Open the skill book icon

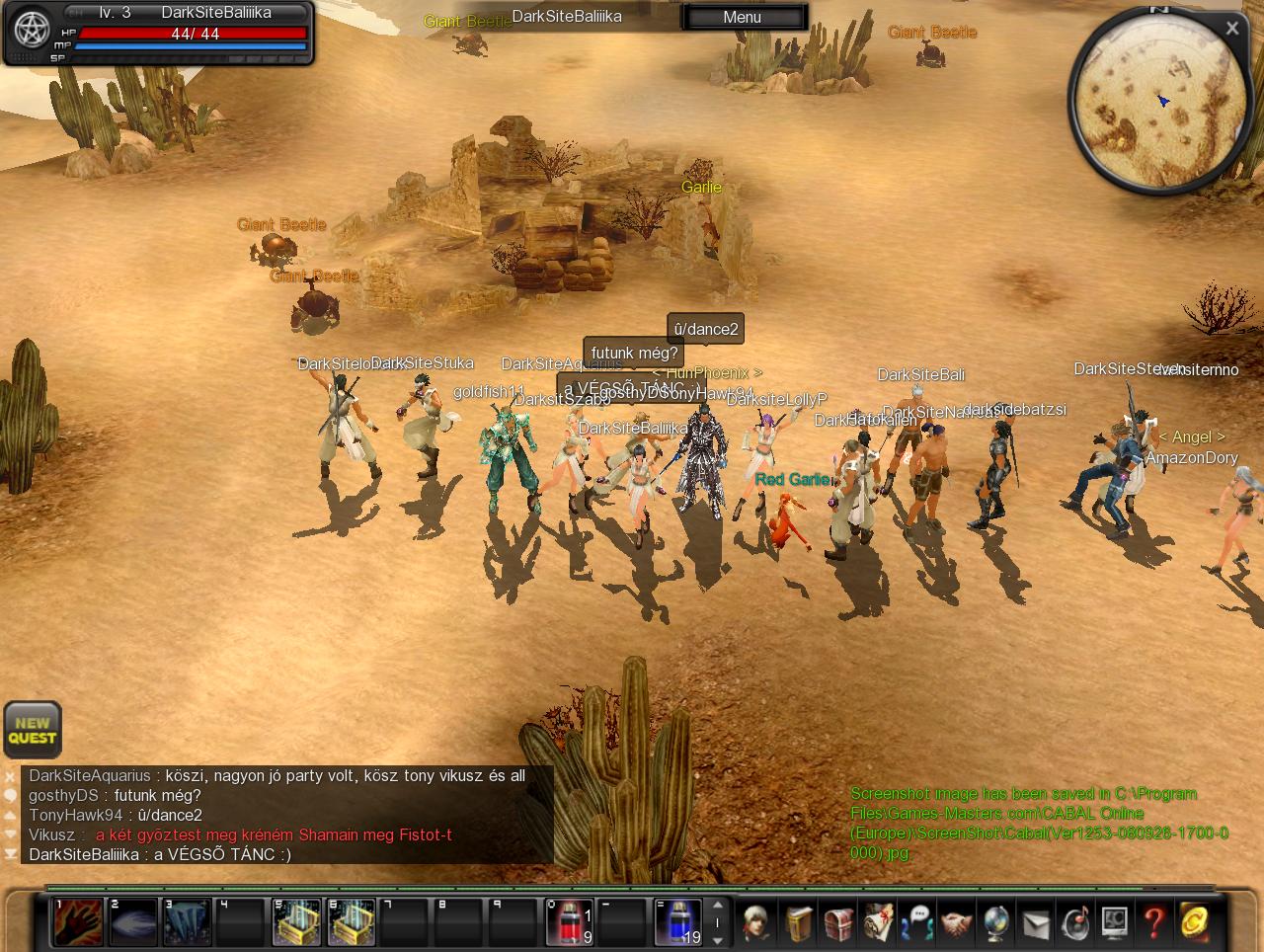click(x=799, y=922)
